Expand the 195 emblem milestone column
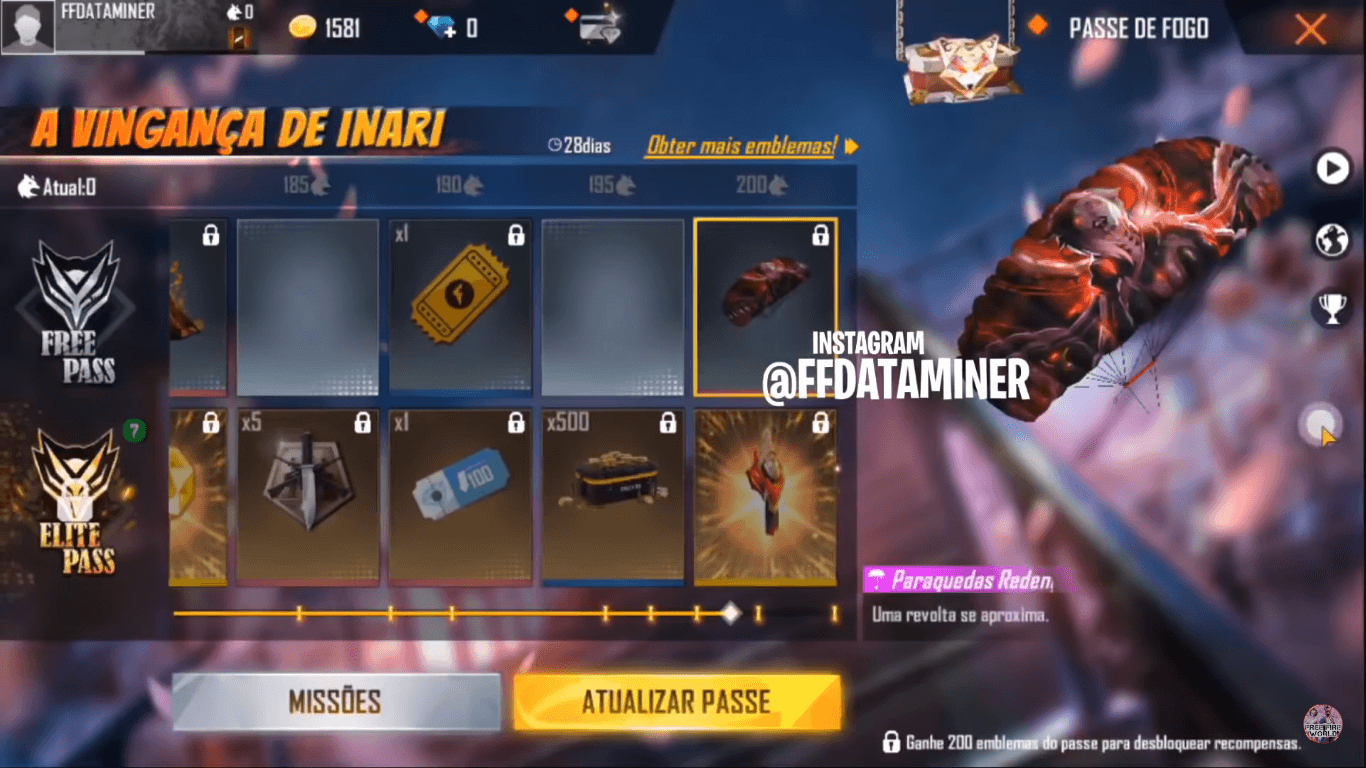 click(x=612, y=185)
